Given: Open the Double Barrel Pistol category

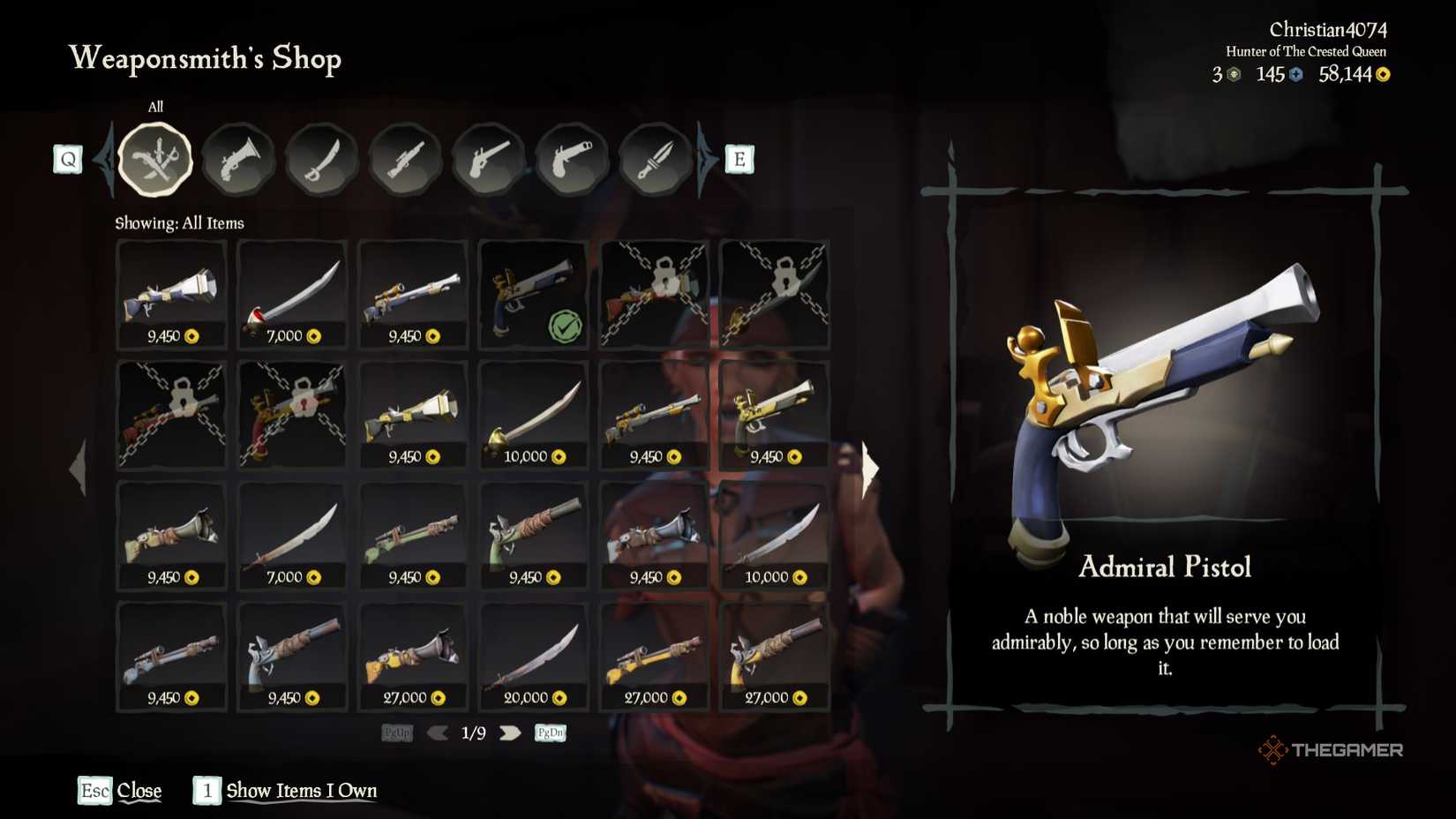Looking at the screenshot, I should [571, 160].
